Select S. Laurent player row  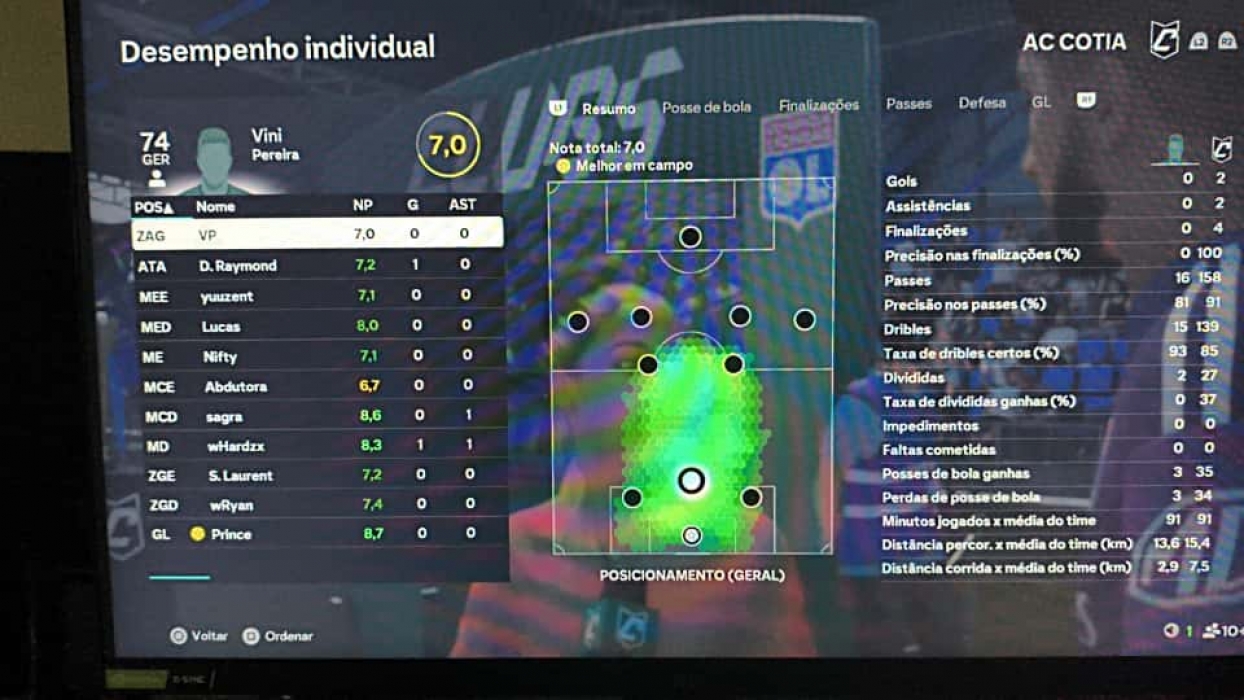tap(317, 475)
